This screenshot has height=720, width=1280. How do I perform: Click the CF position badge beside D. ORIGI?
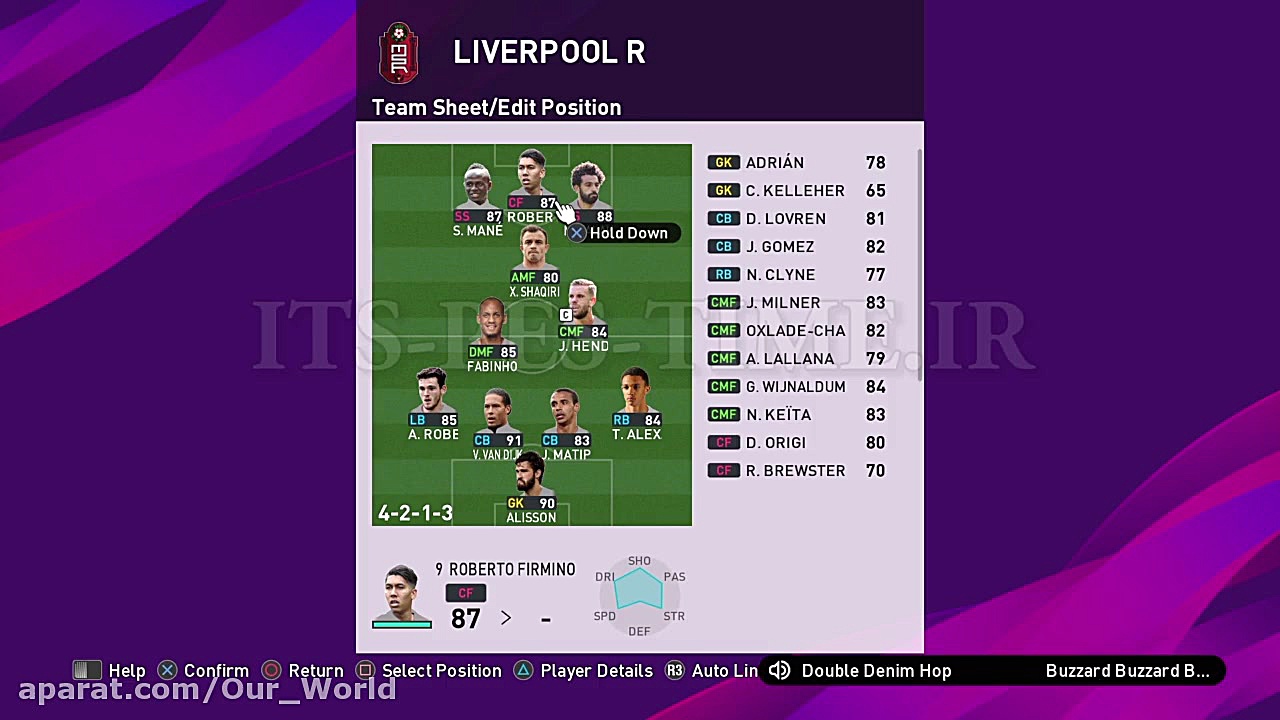[723, 442]
